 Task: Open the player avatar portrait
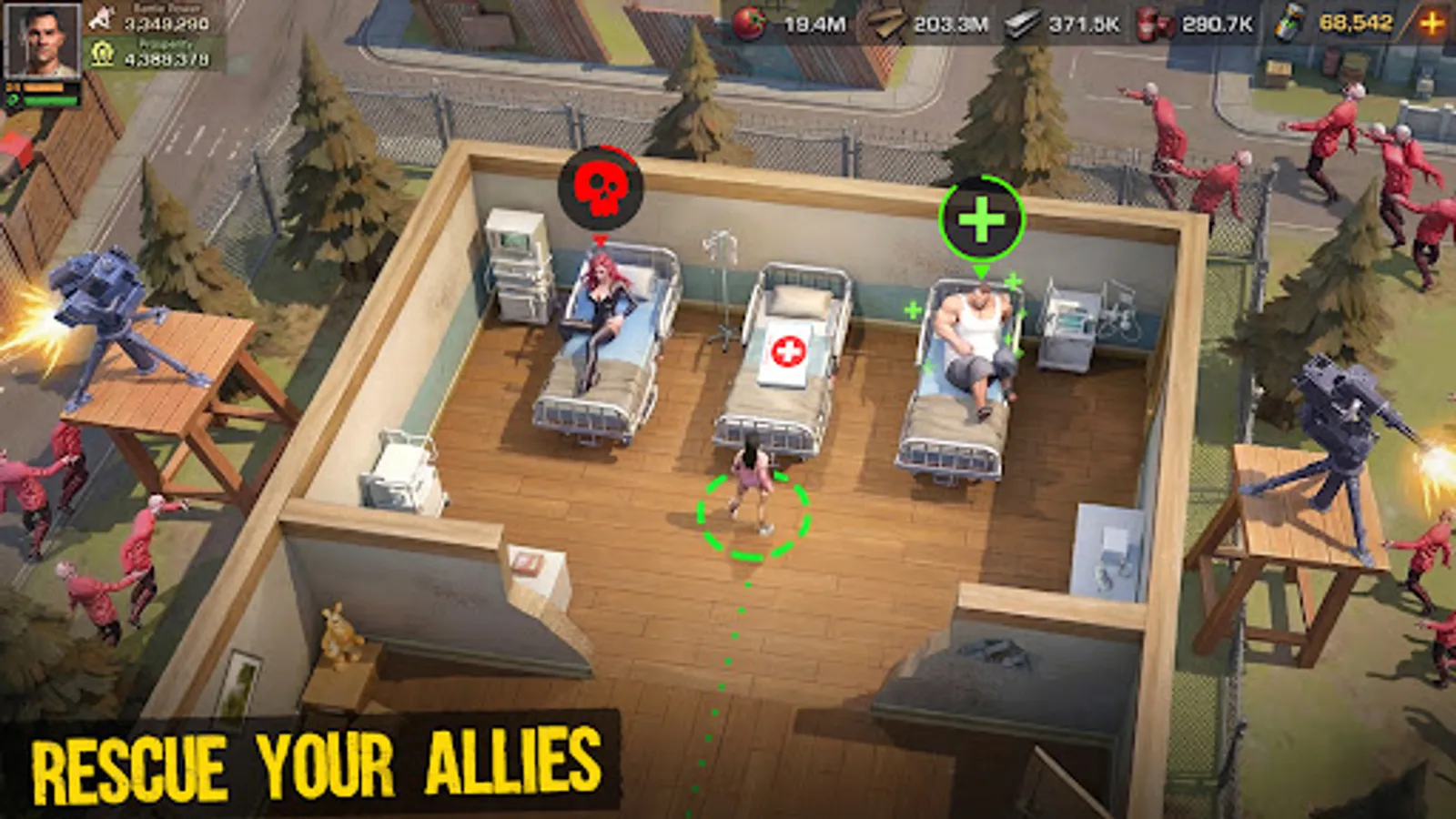(x=43, y=41)
